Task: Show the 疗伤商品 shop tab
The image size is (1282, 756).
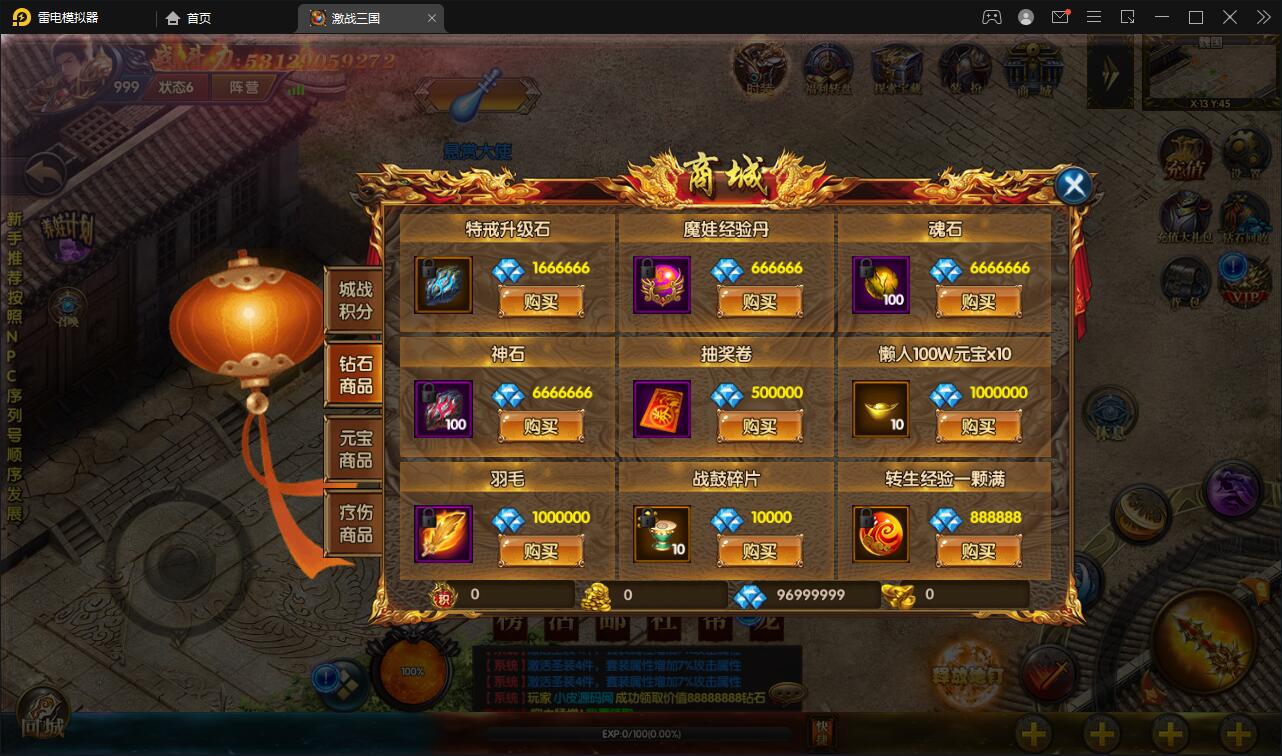Action: tap(355, 523)
